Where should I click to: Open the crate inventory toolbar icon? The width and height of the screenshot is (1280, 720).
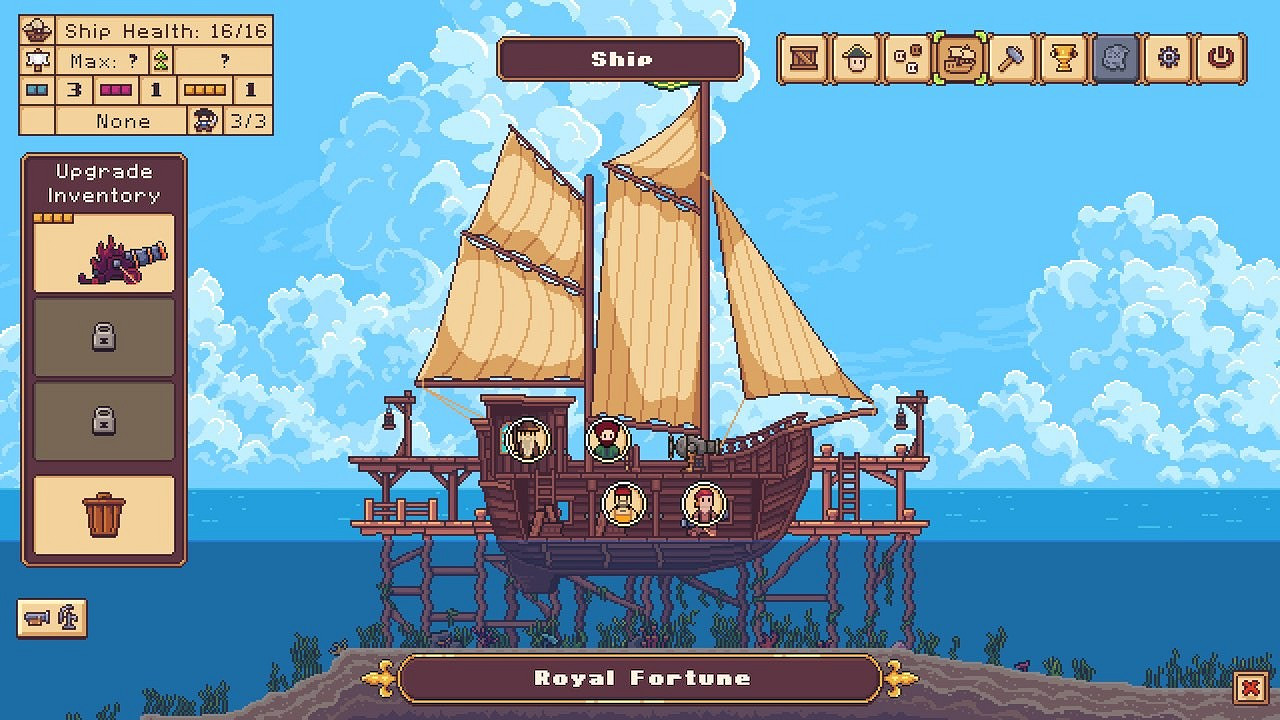click(x=802, y=59)
